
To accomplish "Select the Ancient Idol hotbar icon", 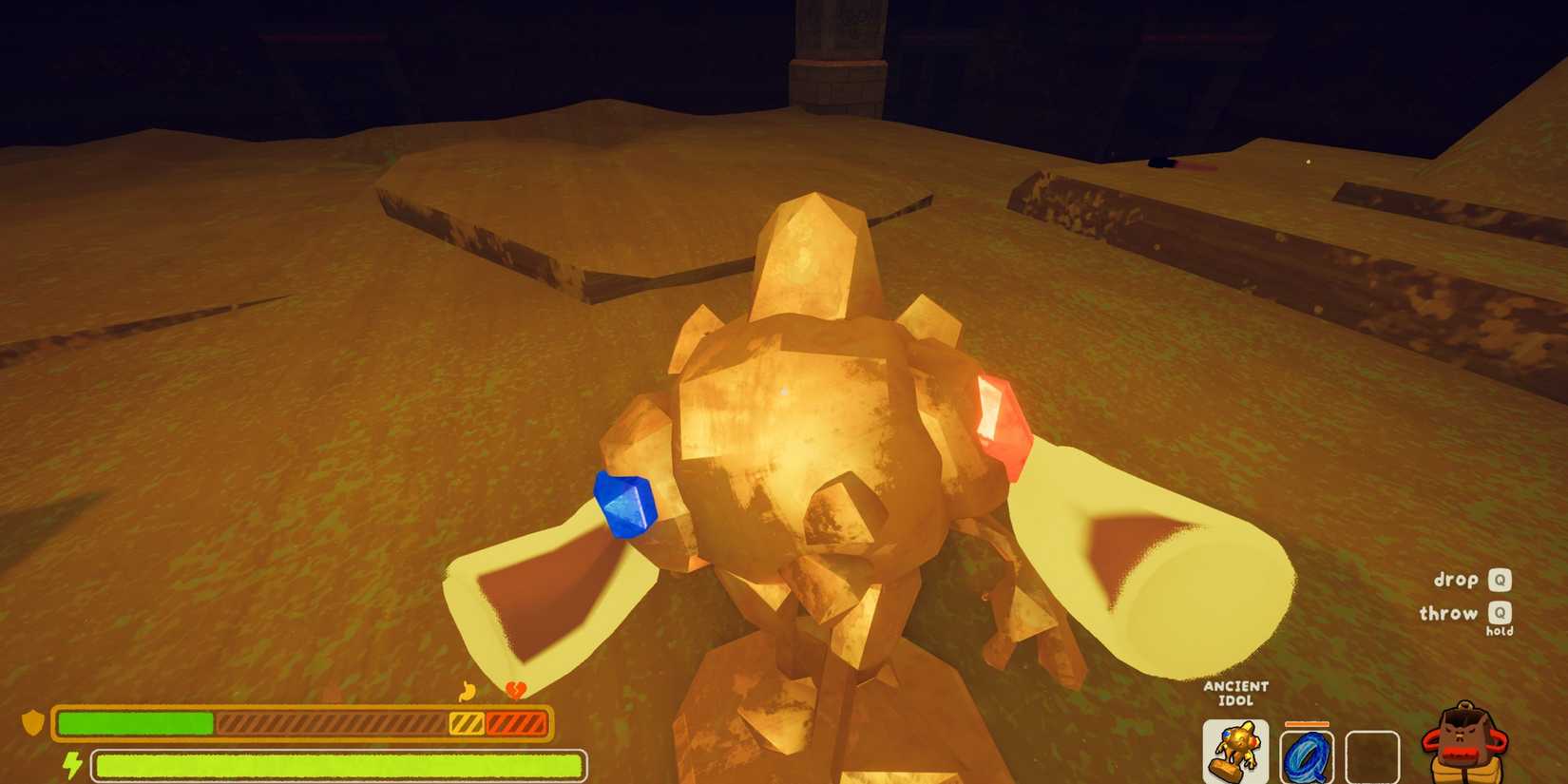I will (1234, 751).
